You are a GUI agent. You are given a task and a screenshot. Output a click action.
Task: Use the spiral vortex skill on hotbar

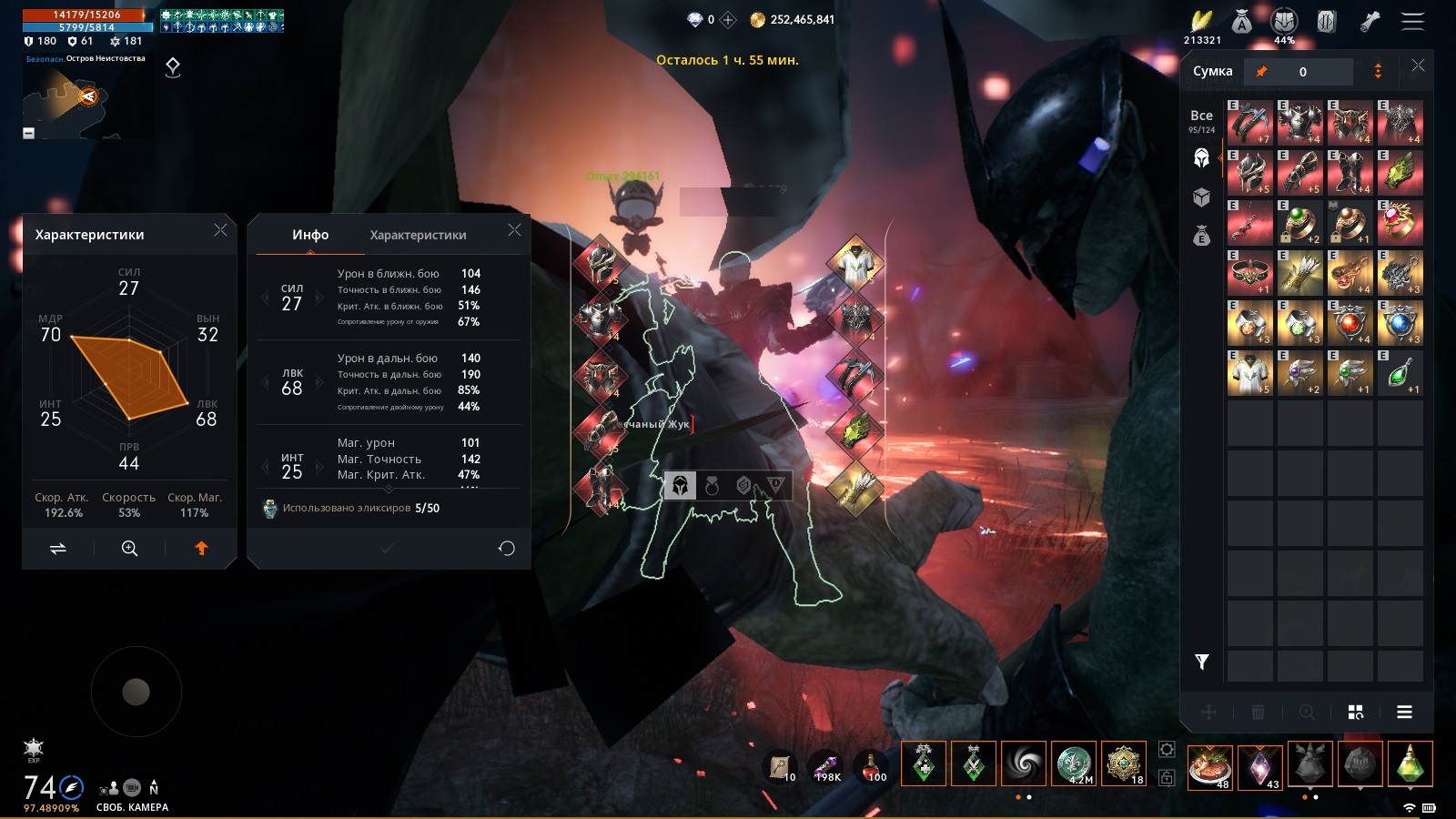pos(1023,763)
